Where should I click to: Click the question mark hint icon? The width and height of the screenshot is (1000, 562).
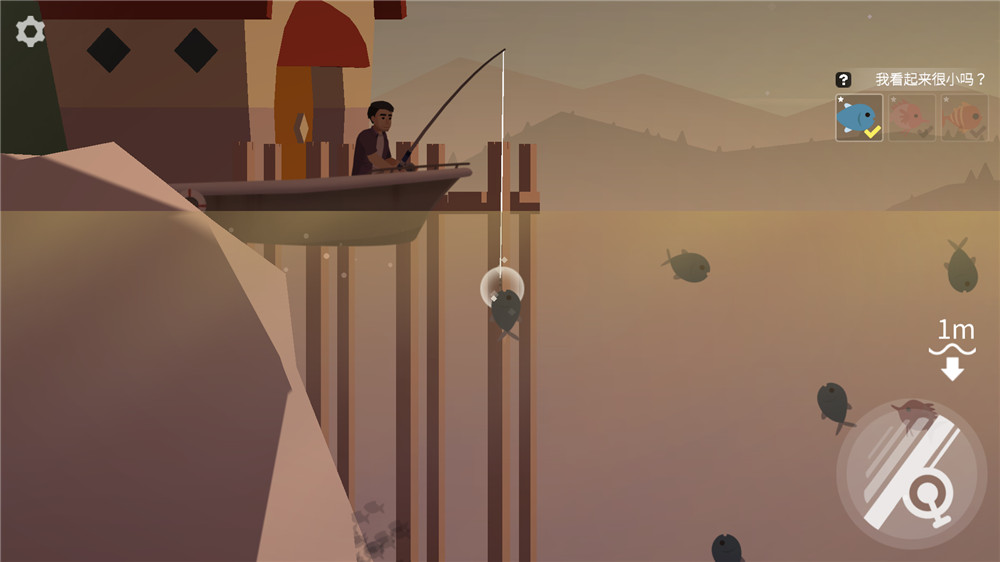tap(844, 79)
